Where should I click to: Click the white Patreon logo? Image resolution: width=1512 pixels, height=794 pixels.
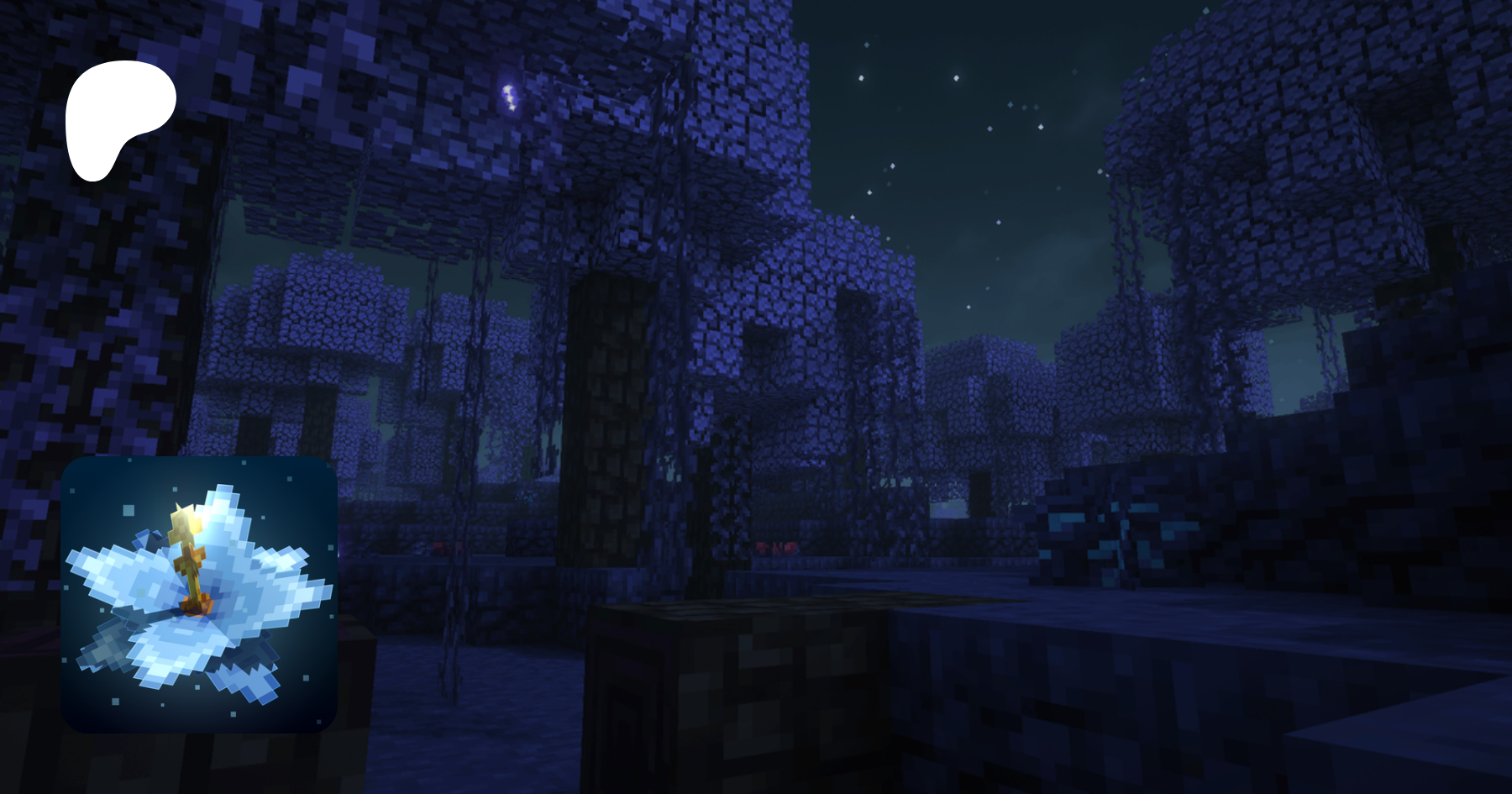click(118, 116)
